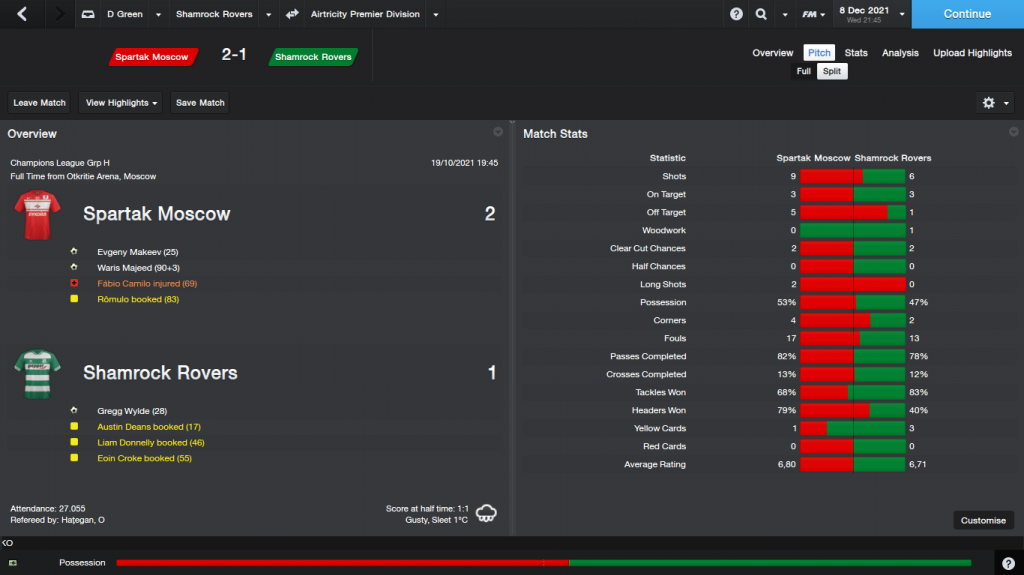This screenshot has width=1024, height=575.
Task: Continue to the next game day
Action: pos(967,14)
